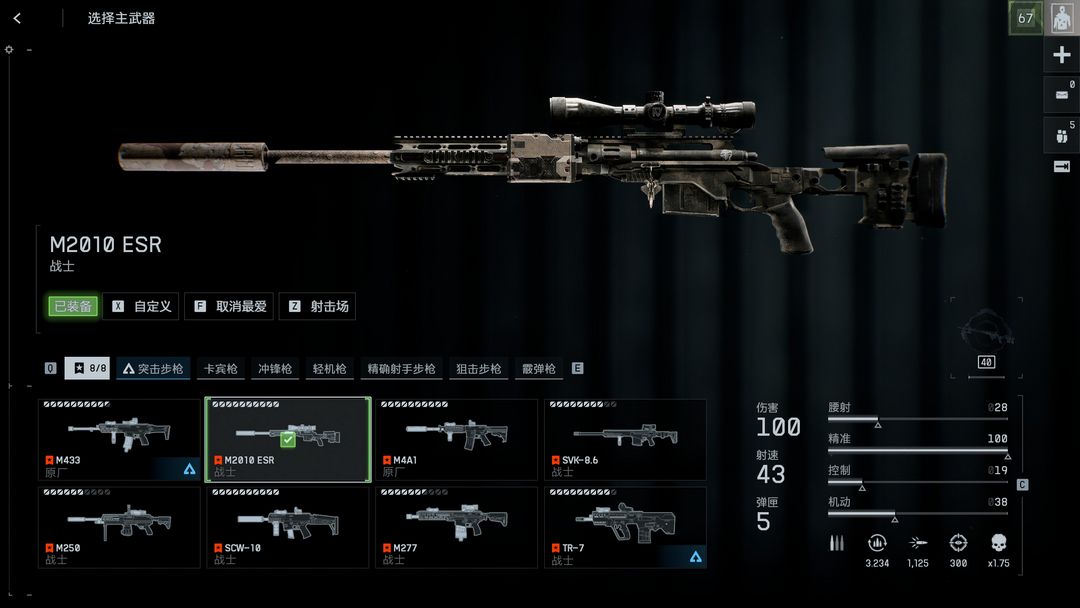Switch to the favorites star tab
Image resolution: width=1080 pixels, height=608 pixels.
(88, 368)
